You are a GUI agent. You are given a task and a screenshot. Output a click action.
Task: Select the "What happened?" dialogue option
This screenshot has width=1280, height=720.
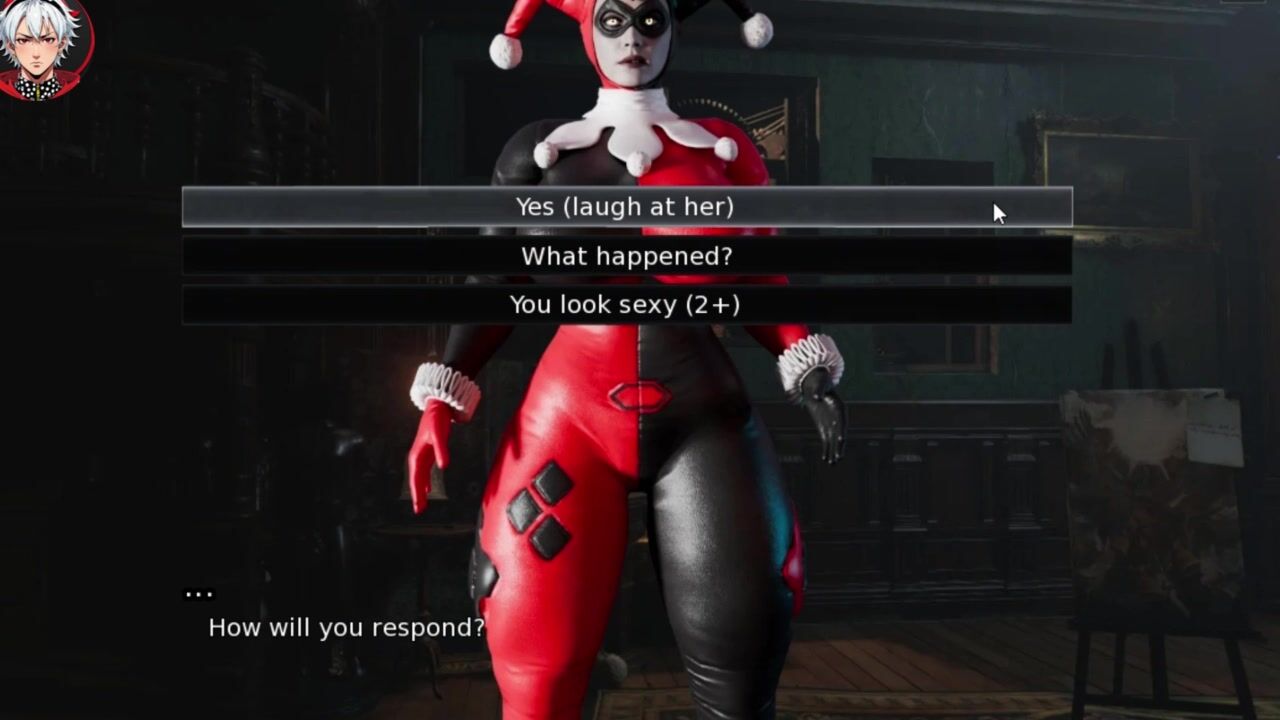click(x=626, y=256)
